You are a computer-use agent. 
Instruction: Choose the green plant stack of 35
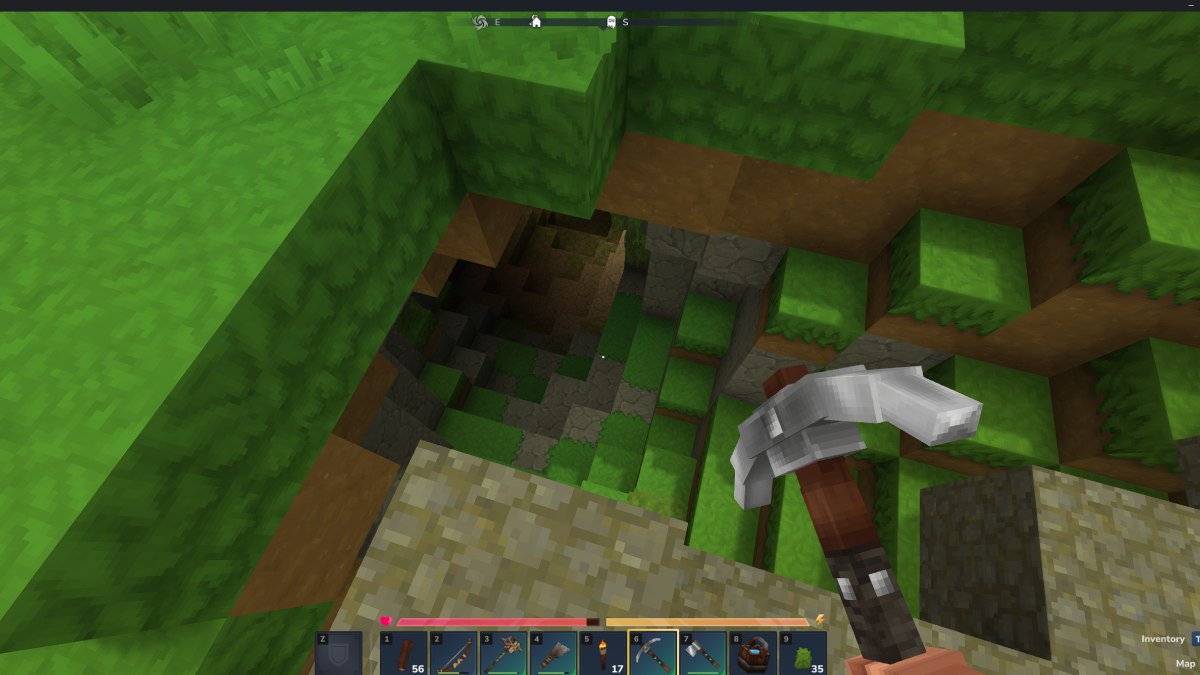tap(803, 653)
